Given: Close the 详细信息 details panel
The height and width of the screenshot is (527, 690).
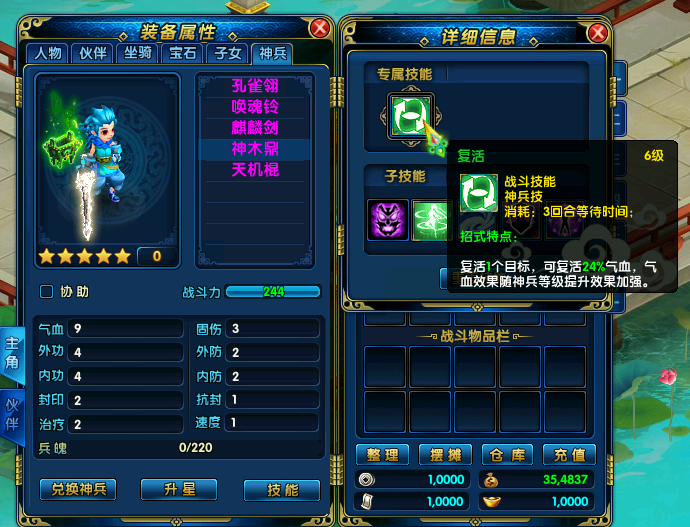Looking at the screenshot, I should (x=599, y=32).
